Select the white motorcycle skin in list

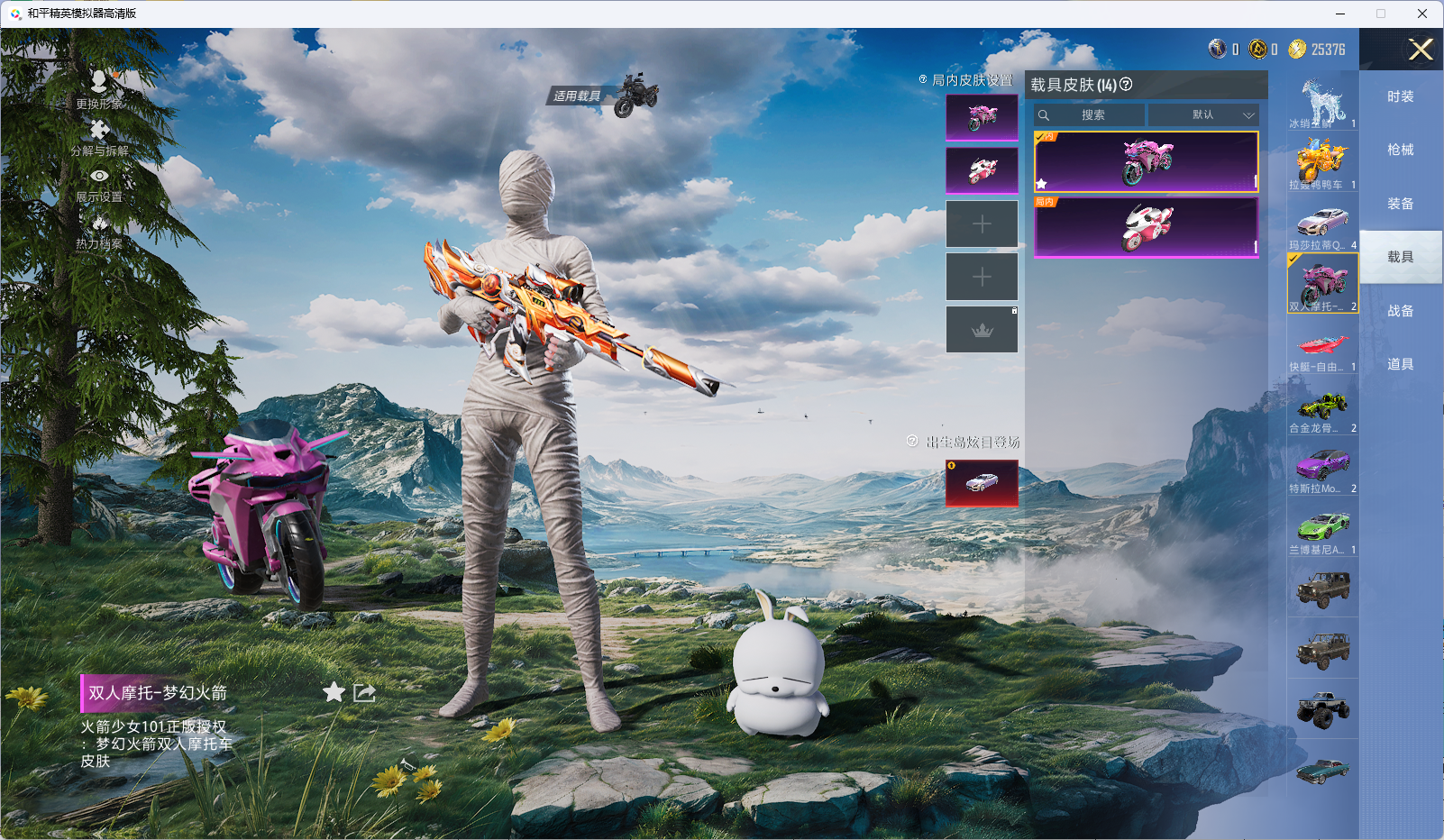(x=1146, y=227)
